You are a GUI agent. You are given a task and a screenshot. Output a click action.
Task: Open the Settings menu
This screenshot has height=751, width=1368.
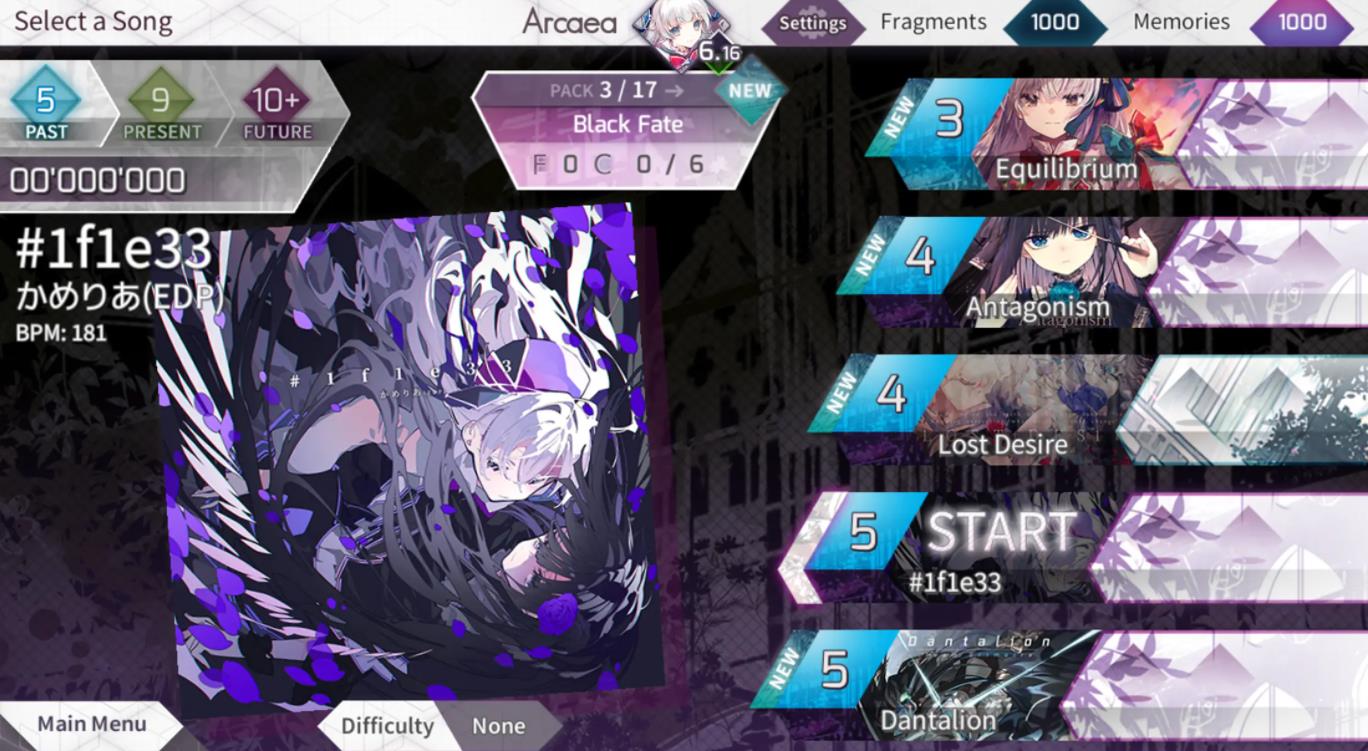813,22
